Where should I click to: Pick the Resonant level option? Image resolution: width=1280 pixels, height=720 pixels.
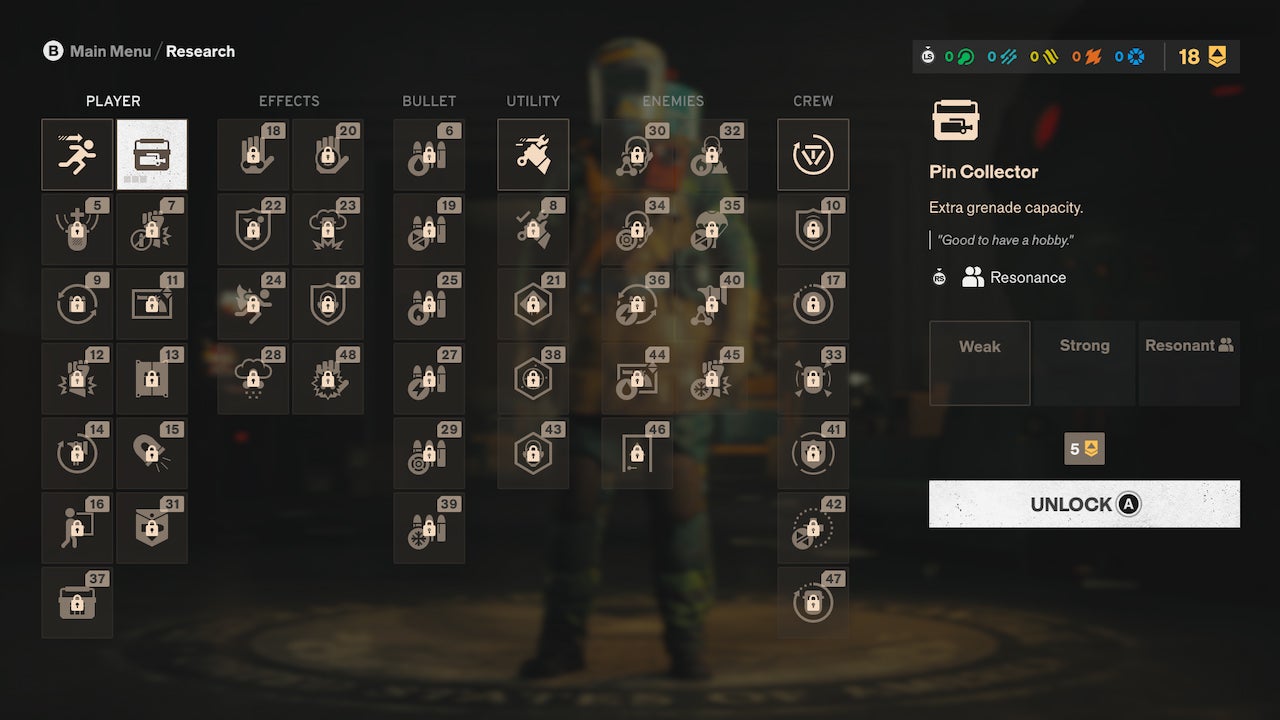1189,363
